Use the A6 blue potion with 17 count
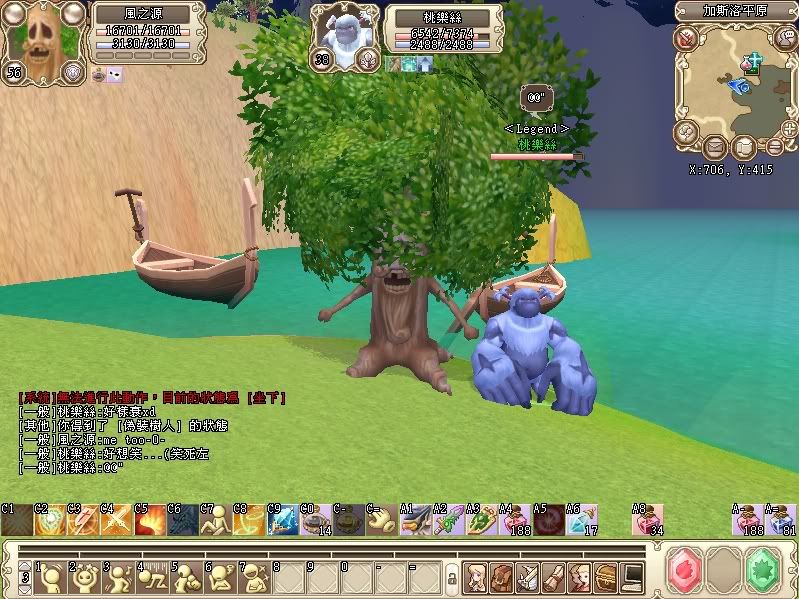799x599 pixels. (581, 521)
